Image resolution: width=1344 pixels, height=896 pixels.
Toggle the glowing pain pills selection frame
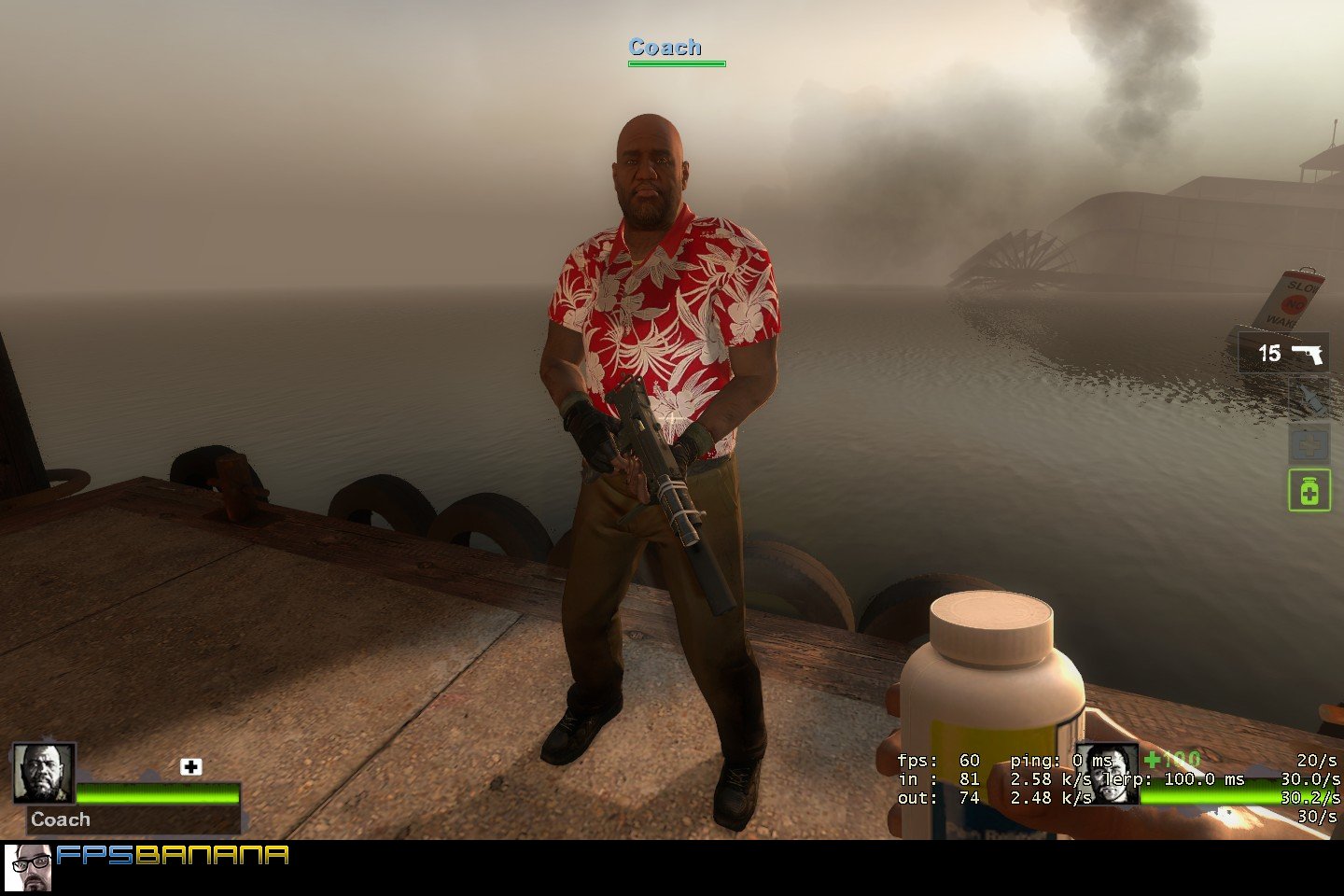tap(1309, 492)
